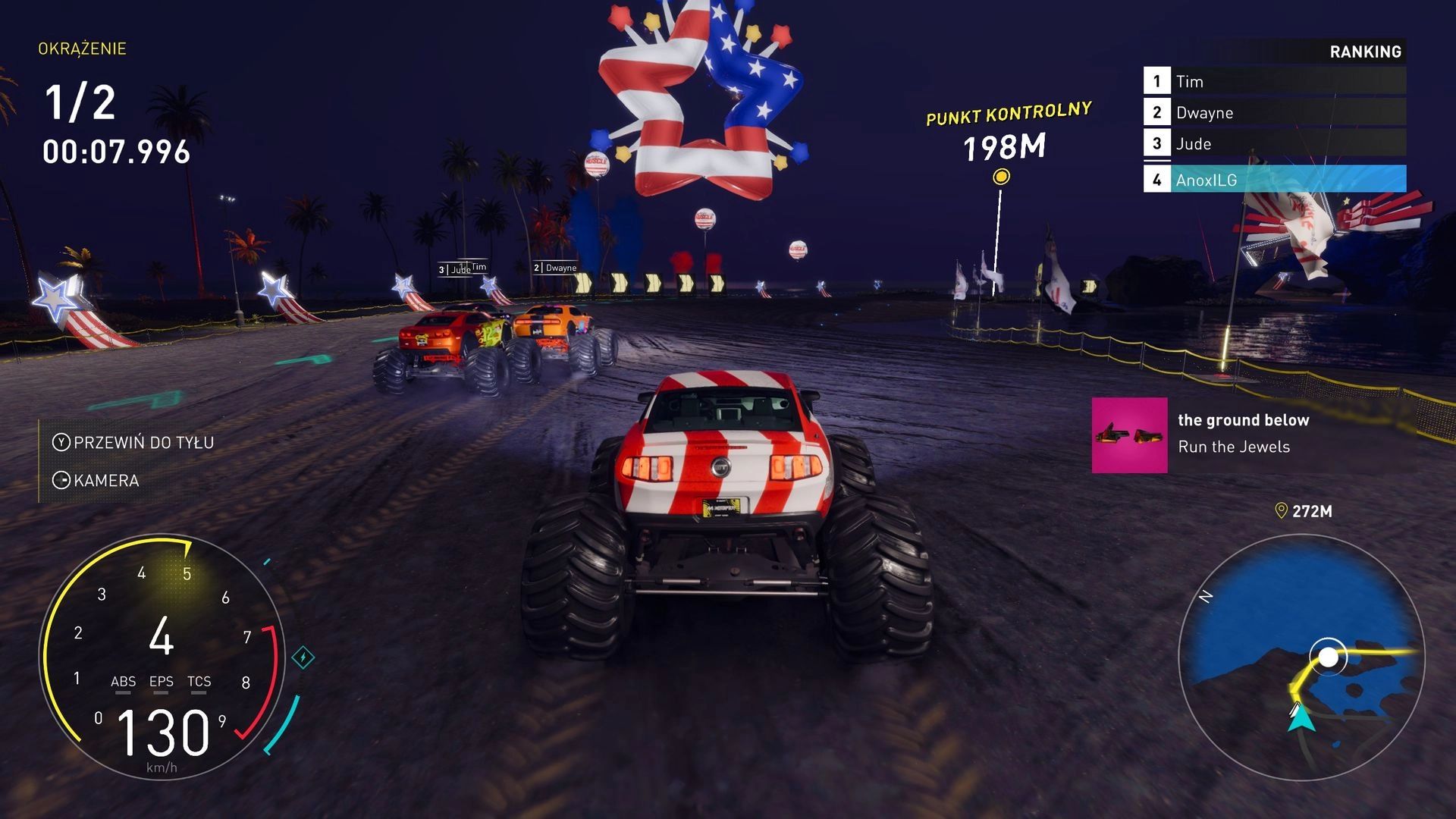Select Tim's row in the ranking

[x=1274, y=81]
